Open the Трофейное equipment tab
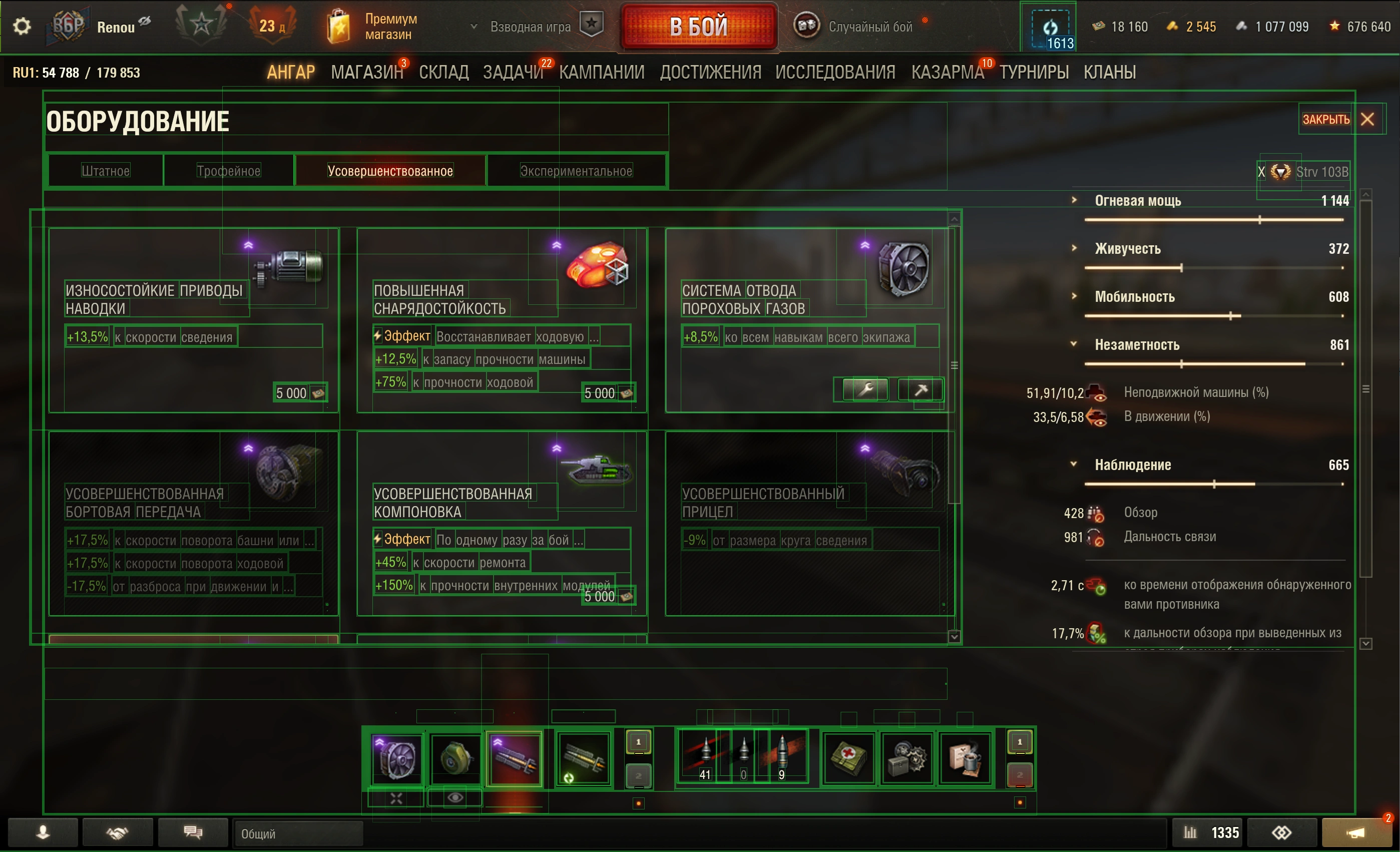The width and height of the screenshot is (1400, 852). (228, 171)
